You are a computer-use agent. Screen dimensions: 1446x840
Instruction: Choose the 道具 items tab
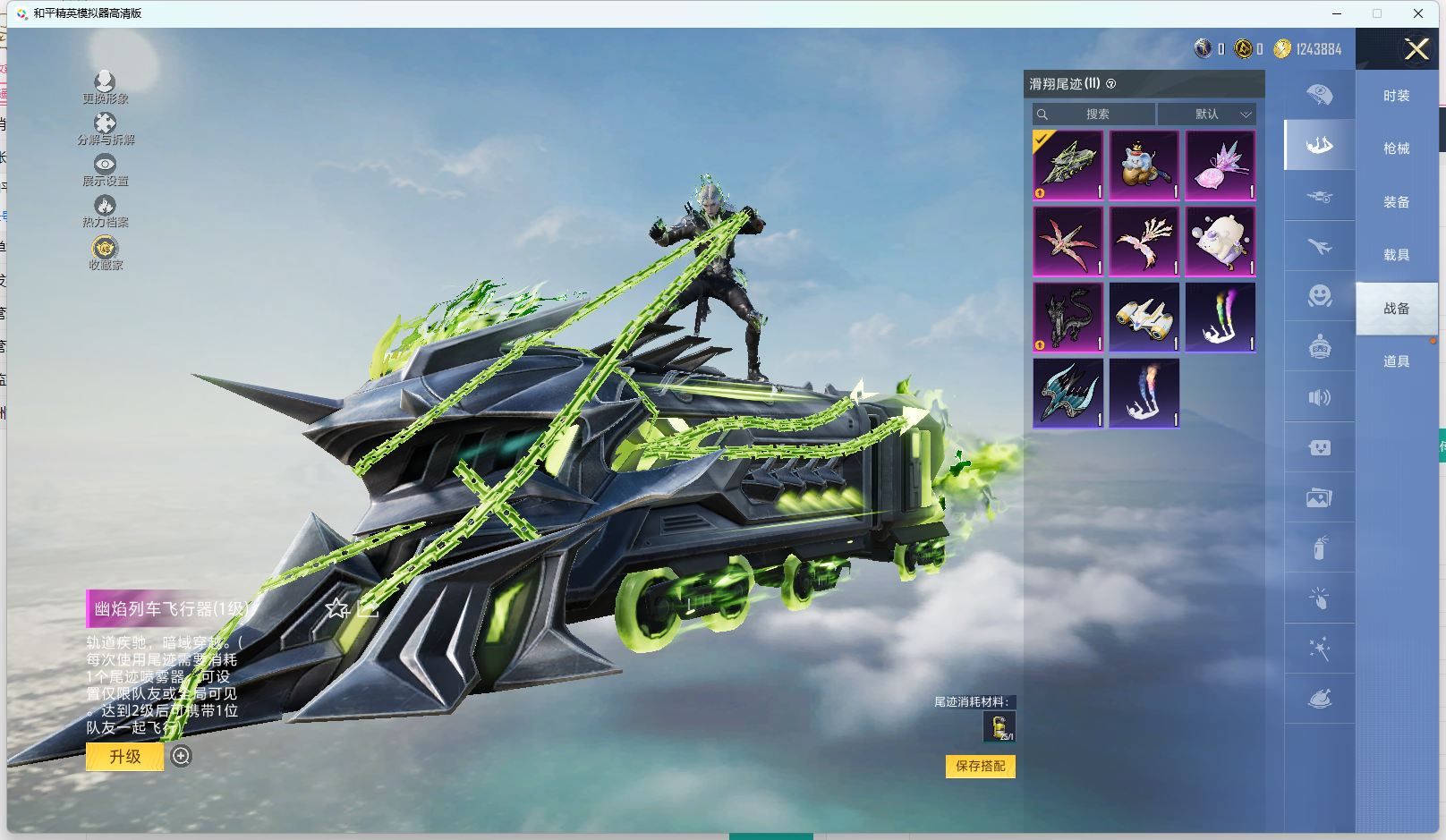(1396, 361)
